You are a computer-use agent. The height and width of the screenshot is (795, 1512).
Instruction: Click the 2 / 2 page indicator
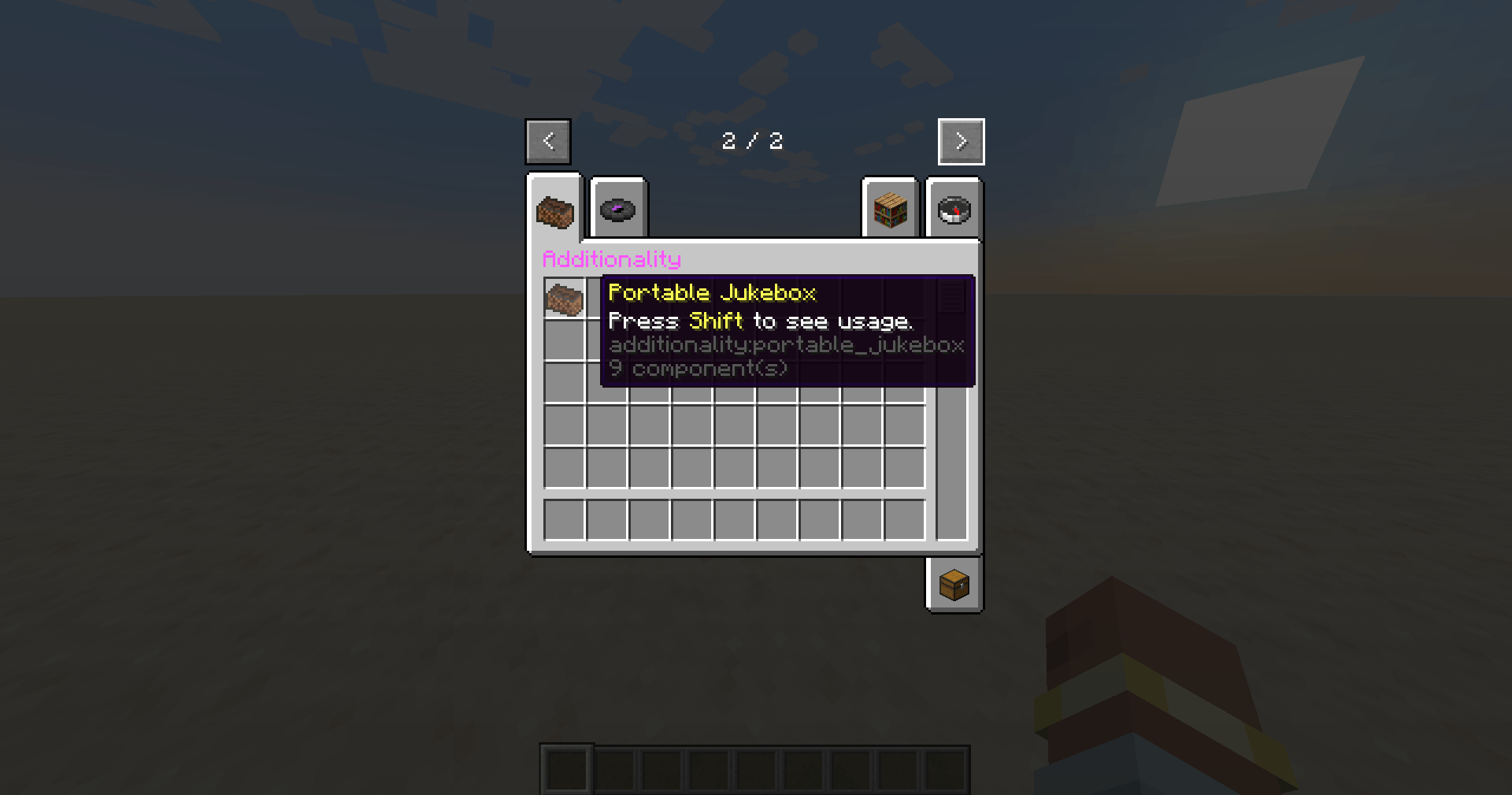753,141
